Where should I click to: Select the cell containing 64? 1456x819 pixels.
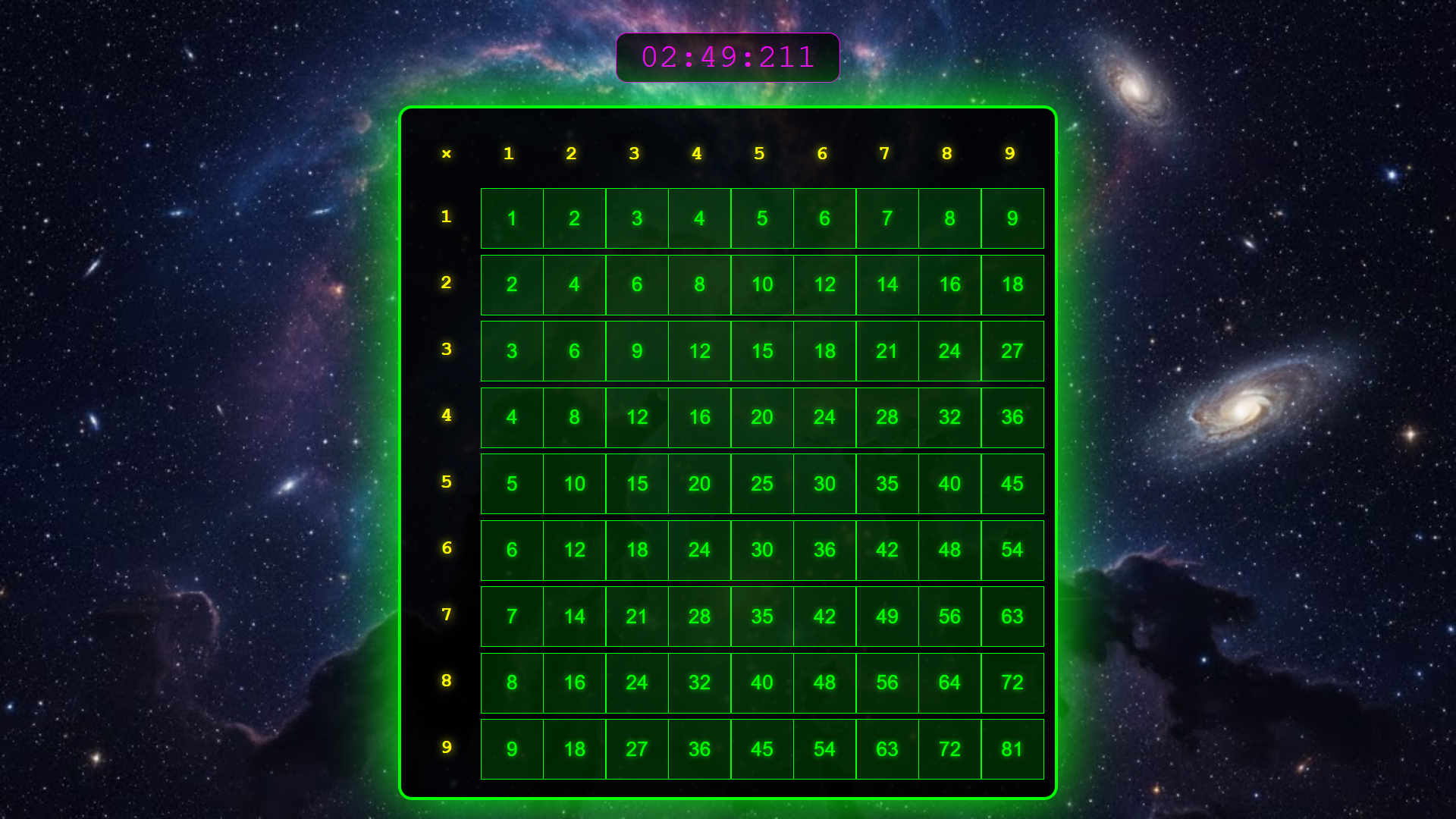949,682
